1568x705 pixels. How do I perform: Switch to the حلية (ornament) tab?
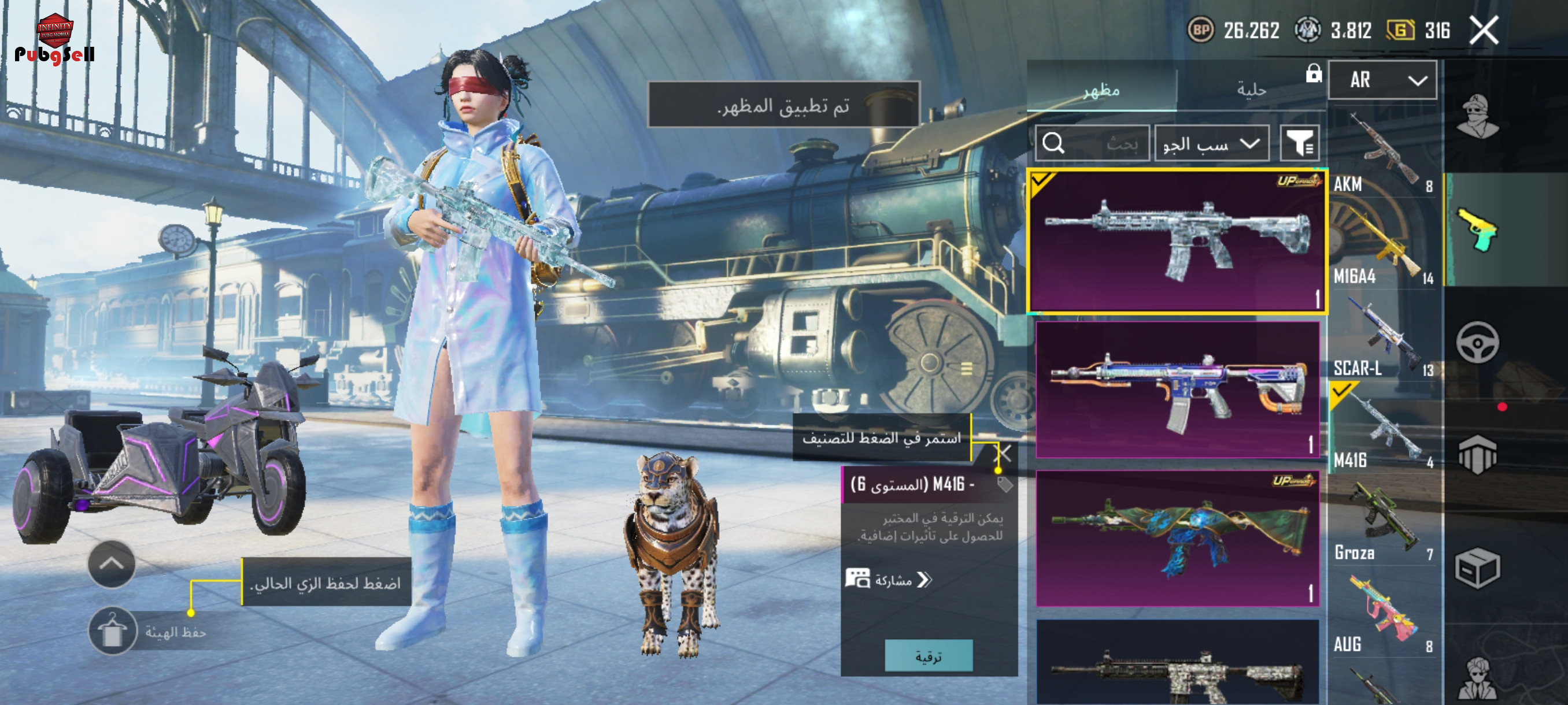(1251, 90)
